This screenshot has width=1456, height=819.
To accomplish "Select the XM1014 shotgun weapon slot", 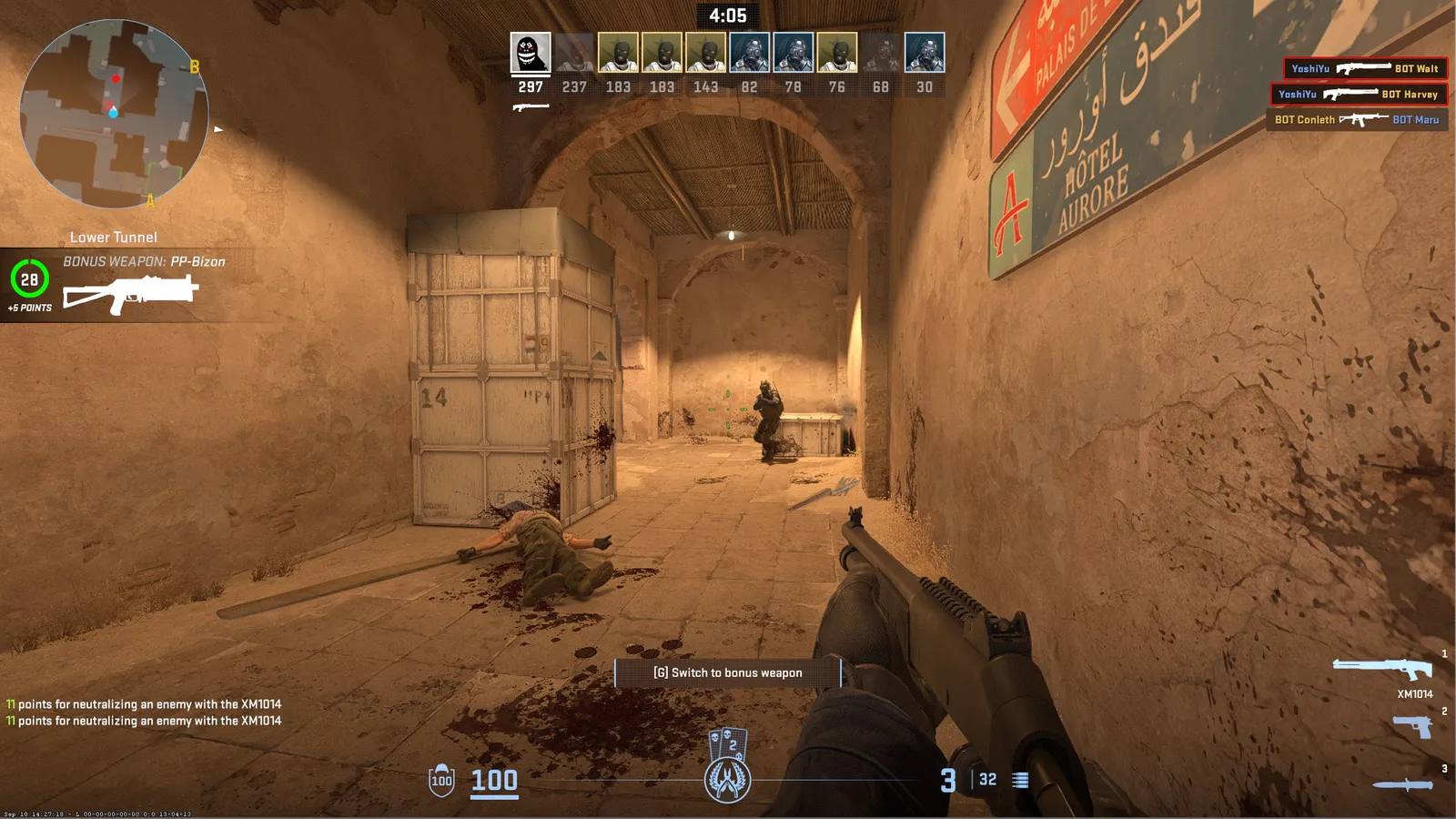I will [1382, 670].
